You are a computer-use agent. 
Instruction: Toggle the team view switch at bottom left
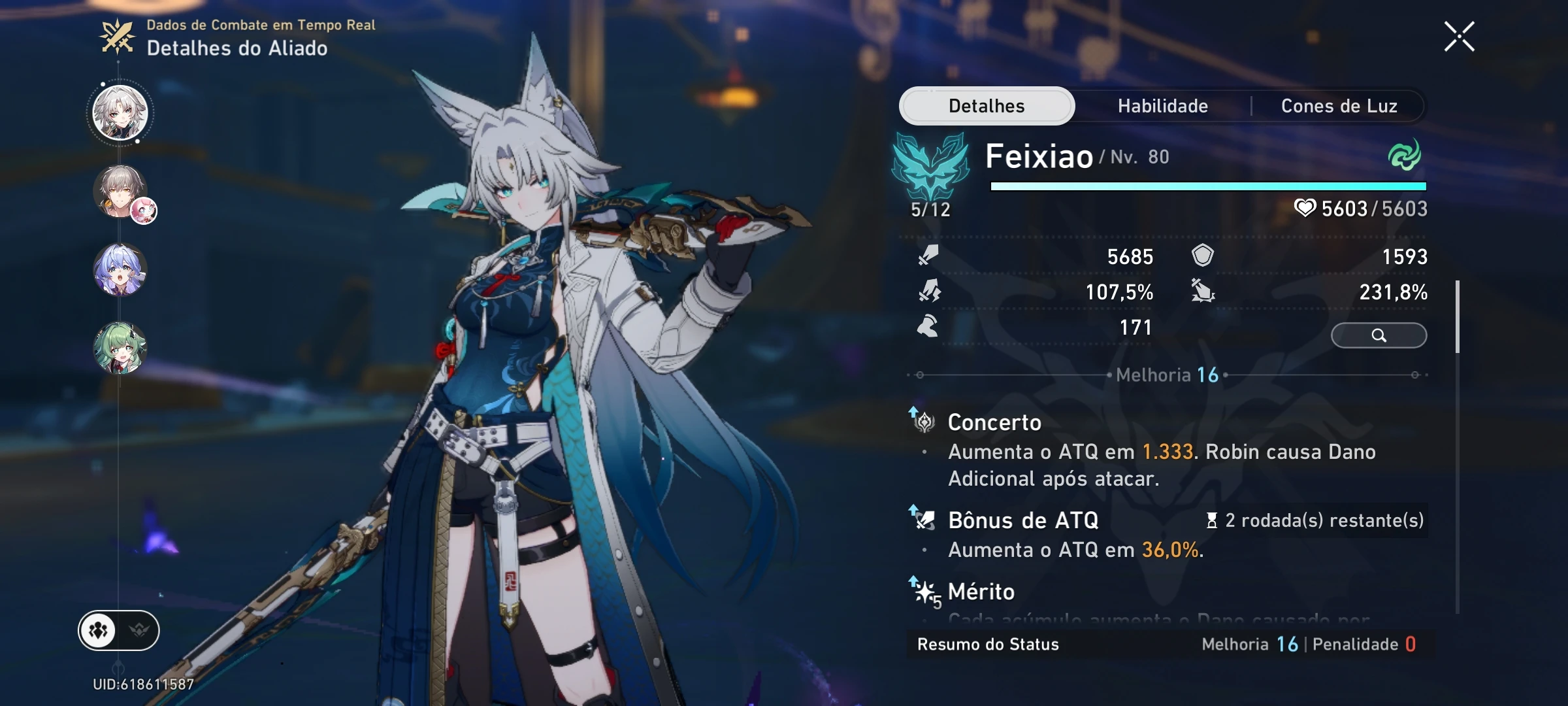[118, 631]
